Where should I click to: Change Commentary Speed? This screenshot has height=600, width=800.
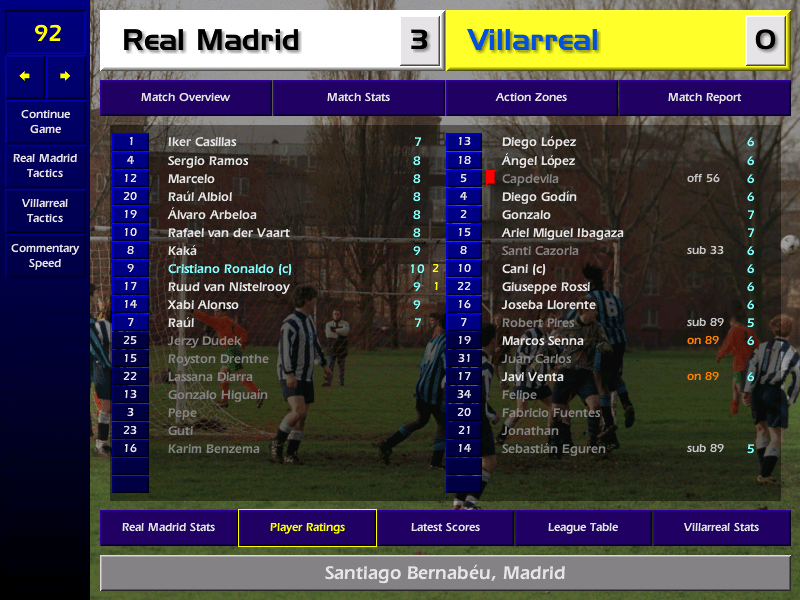click(45, 255)
